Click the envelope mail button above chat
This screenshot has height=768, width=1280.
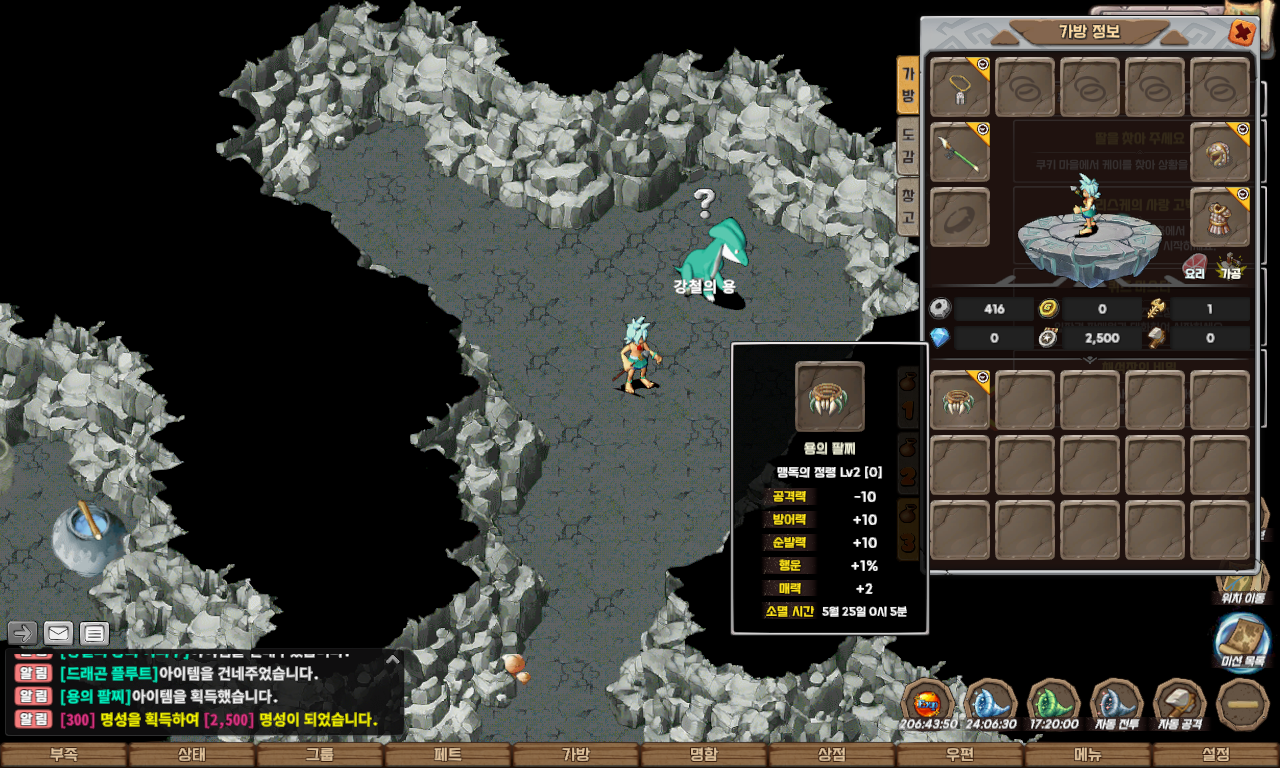(x=58, y=633)
